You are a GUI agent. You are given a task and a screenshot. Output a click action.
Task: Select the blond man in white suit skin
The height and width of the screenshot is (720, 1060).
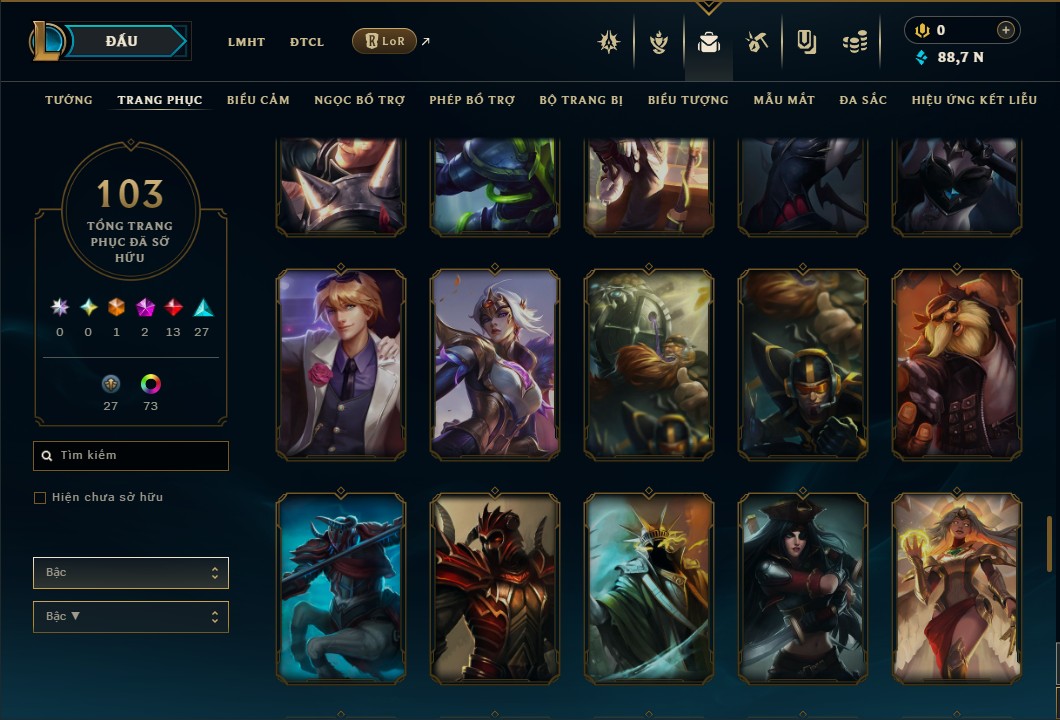tap(341, 364)
